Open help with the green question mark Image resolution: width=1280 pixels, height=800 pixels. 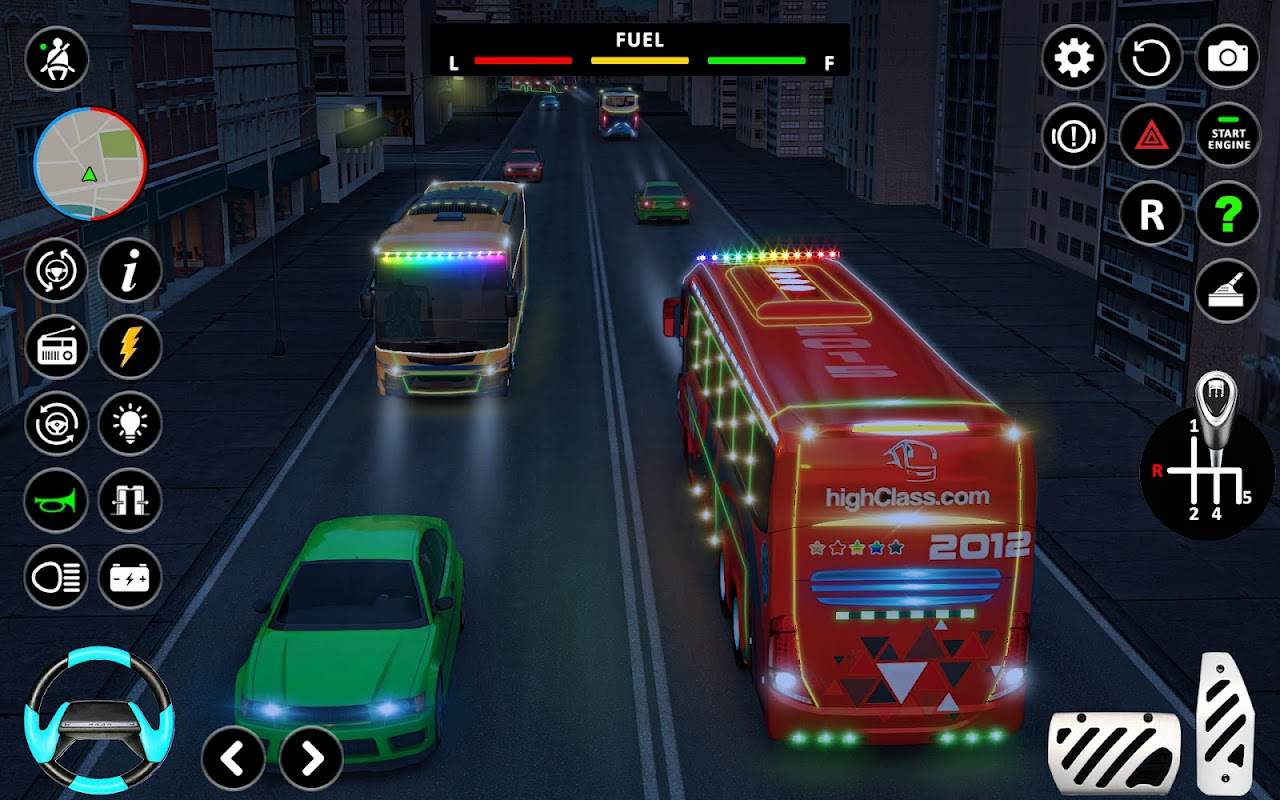(x=1228, y=213)
